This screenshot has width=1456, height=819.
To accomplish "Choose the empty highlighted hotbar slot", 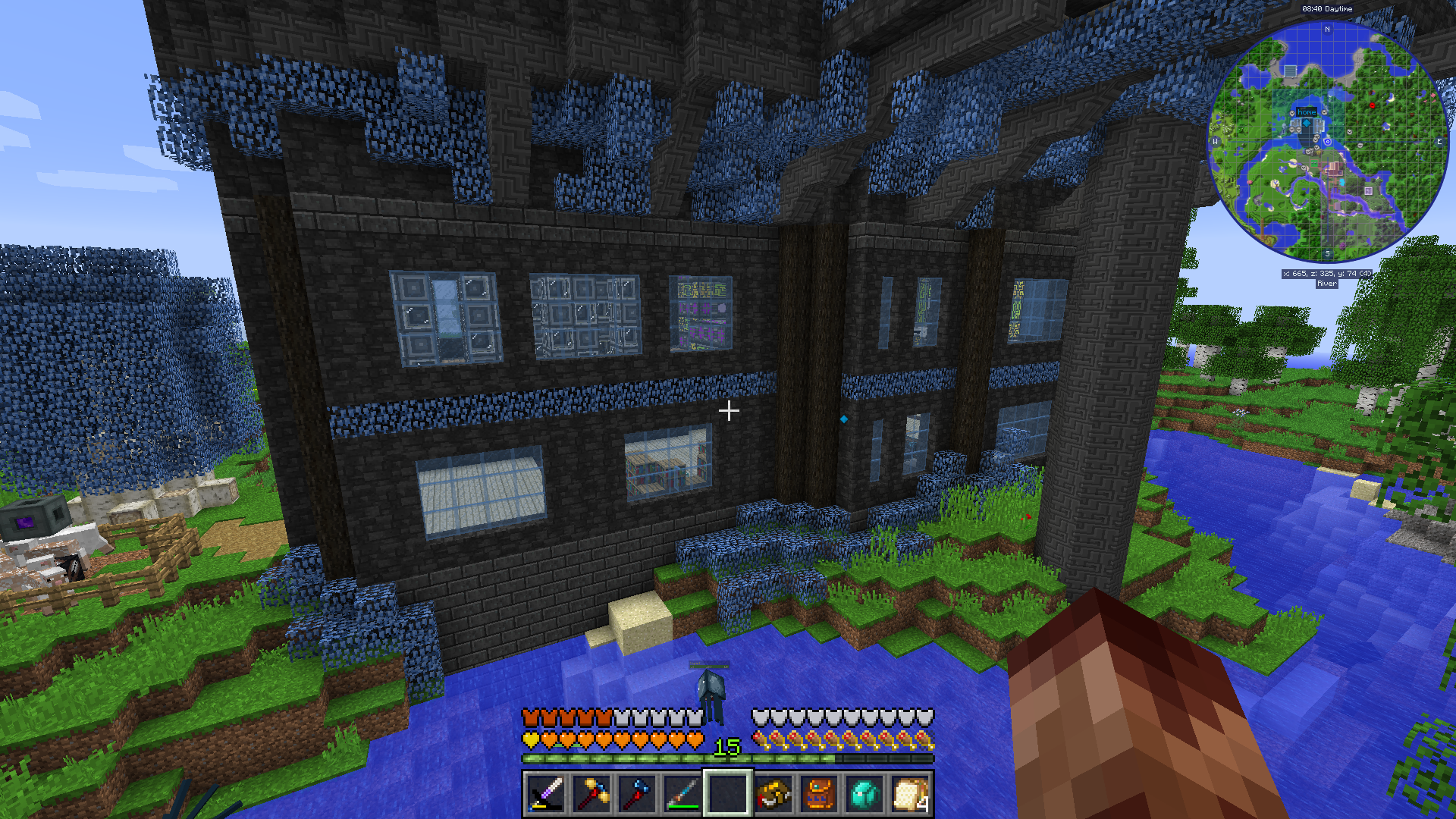I will tap(727, 794).
